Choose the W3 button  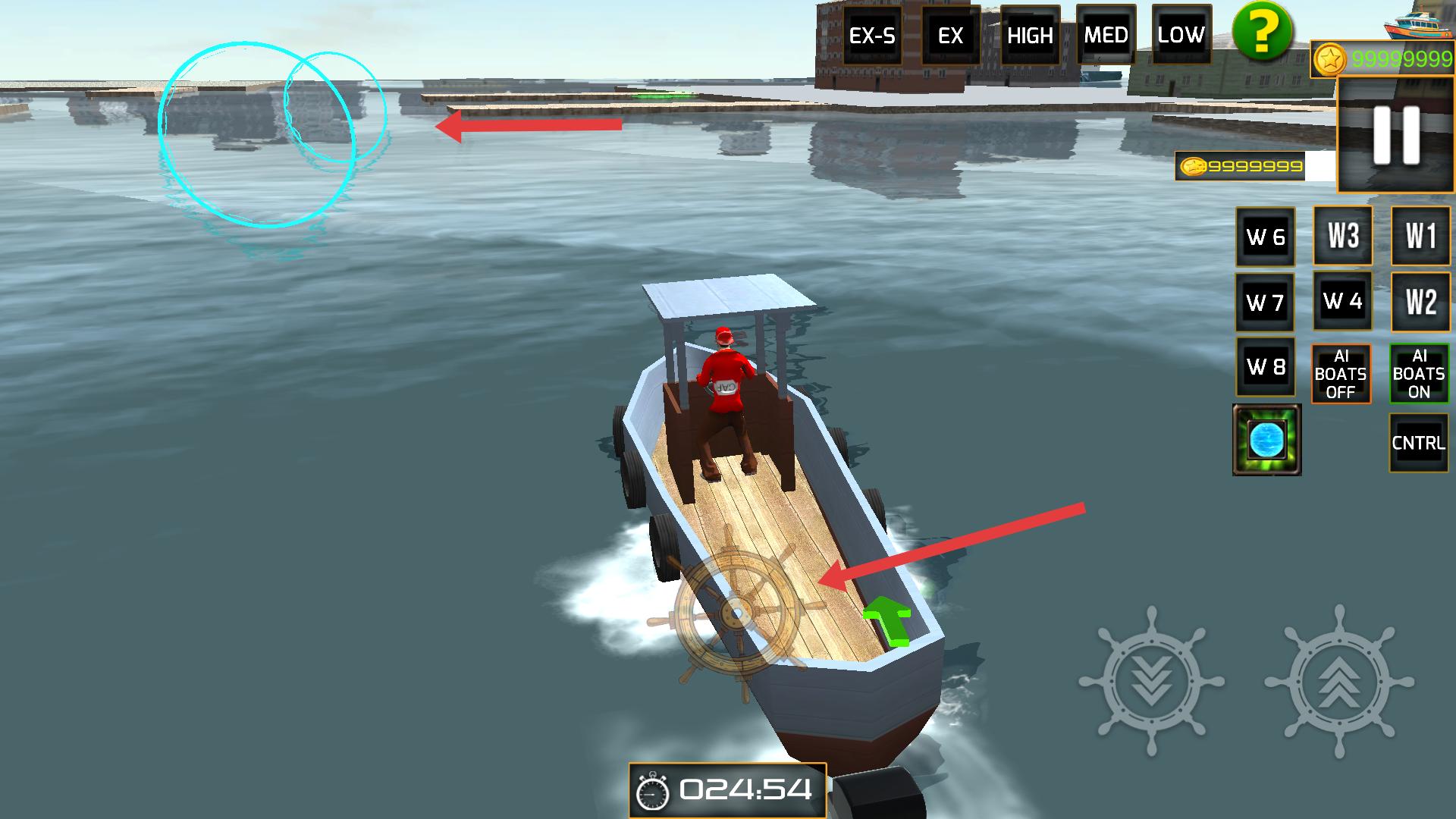pos(1343,237)
